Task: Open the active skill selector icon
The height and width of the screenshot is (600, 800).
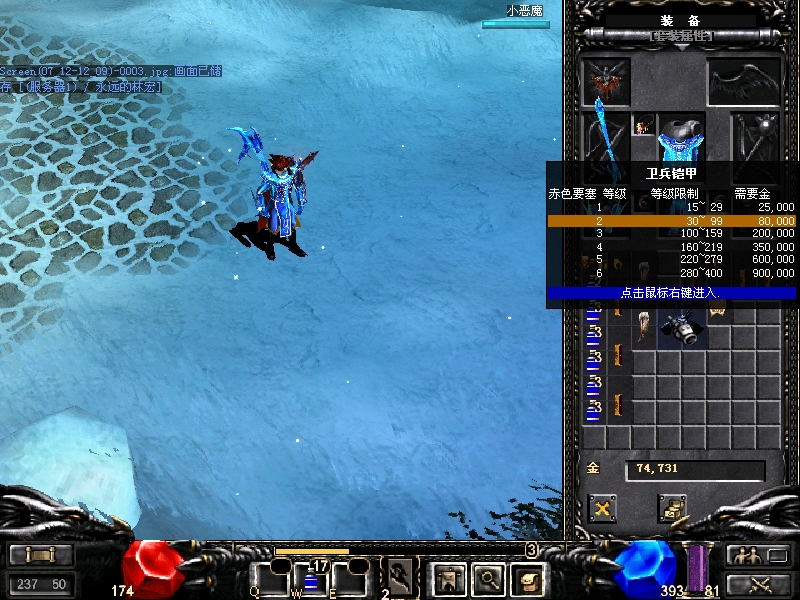Action: 400,577
